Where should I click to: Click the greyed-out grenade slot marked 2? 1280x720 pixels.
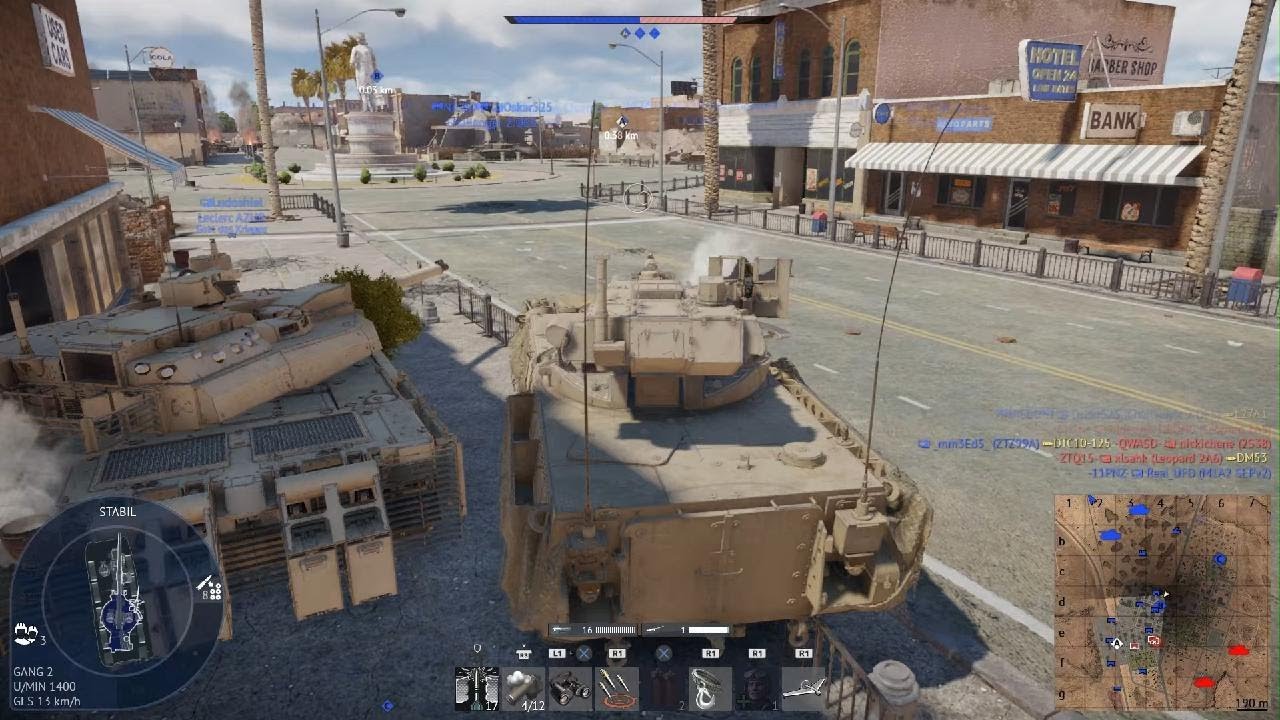(x=665, y=687)
